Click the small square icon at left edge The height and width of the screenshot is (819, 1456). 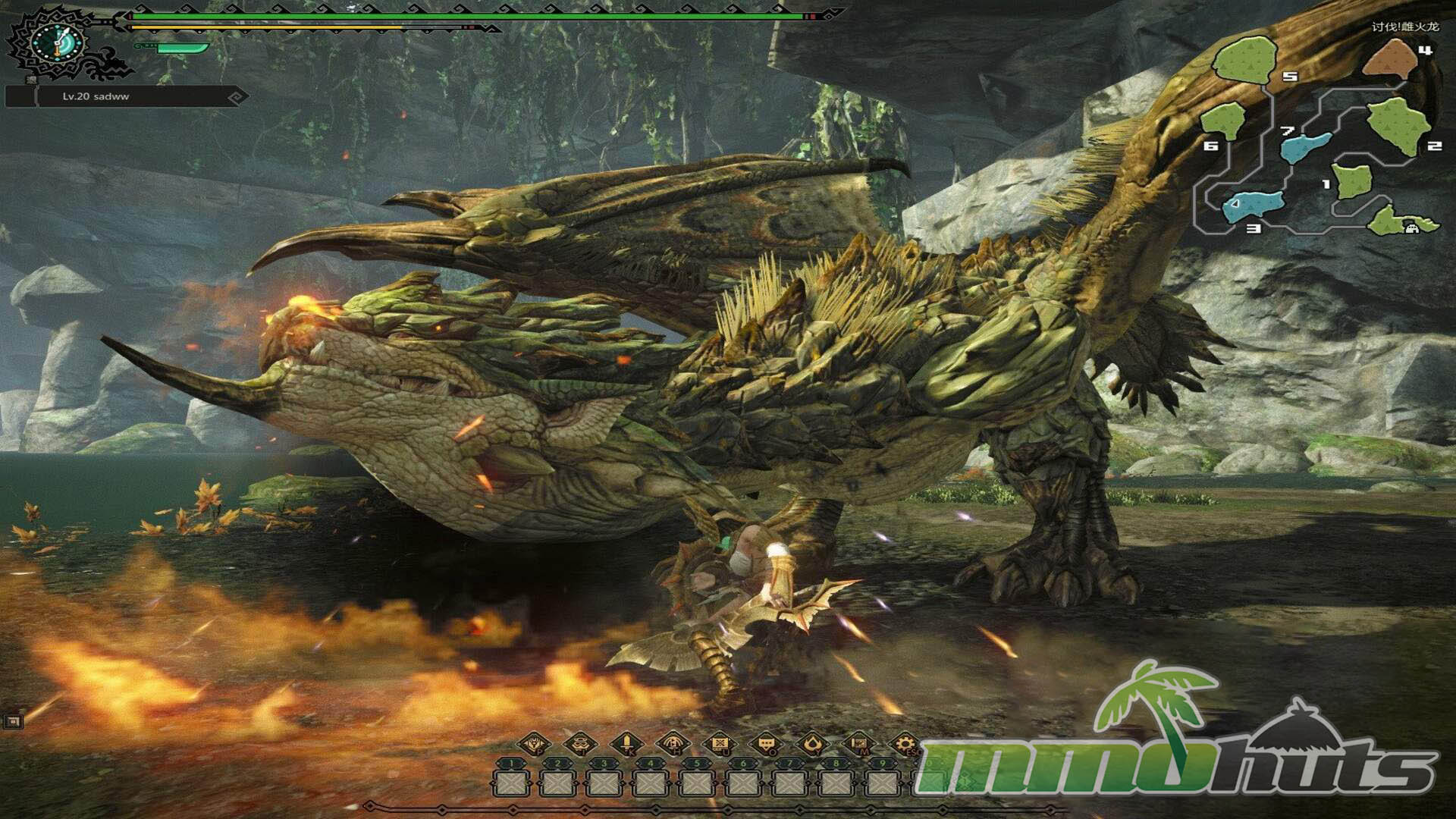(13, 721)
